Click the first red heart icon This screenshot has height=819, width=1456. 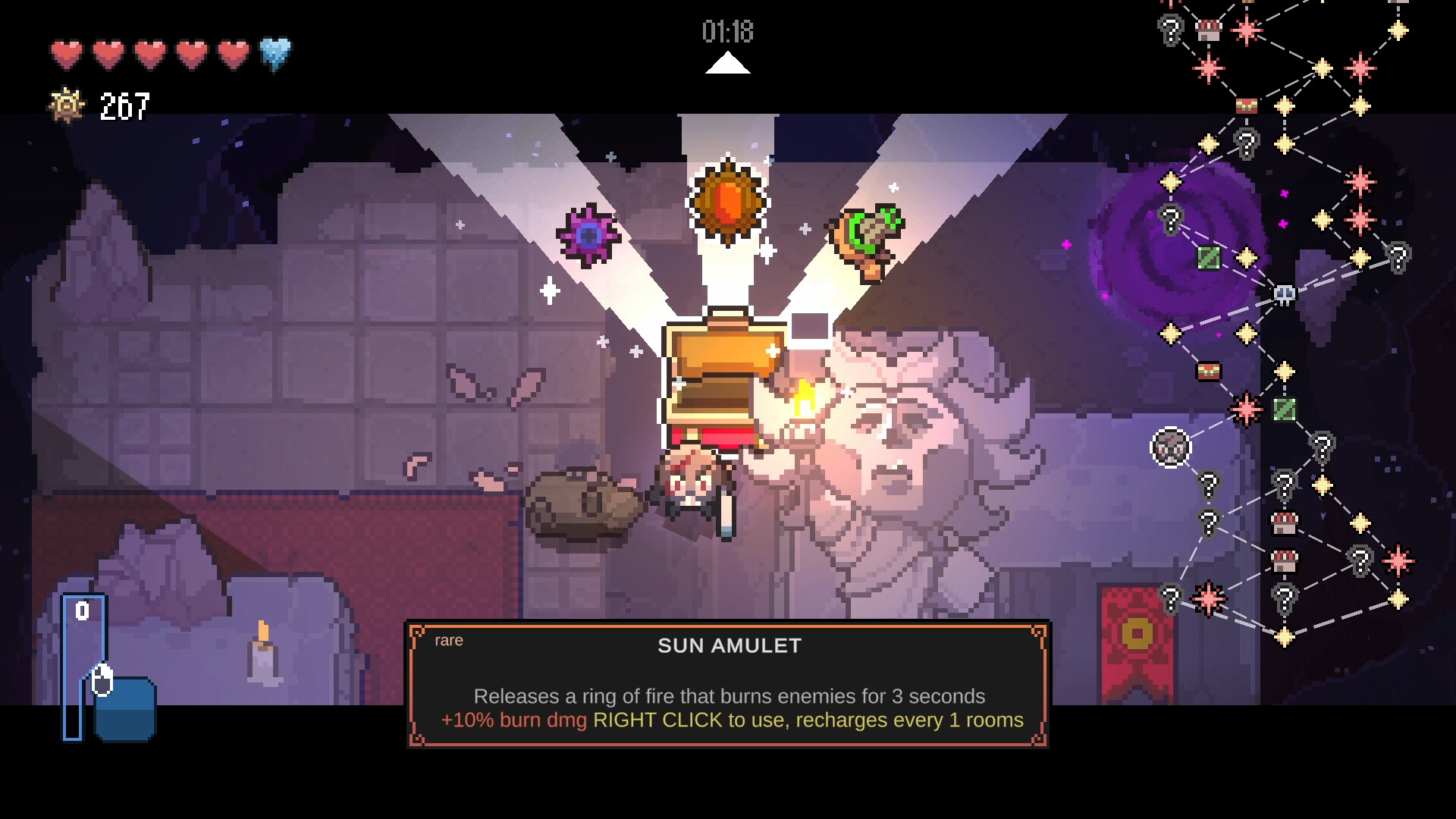point(67,54)
